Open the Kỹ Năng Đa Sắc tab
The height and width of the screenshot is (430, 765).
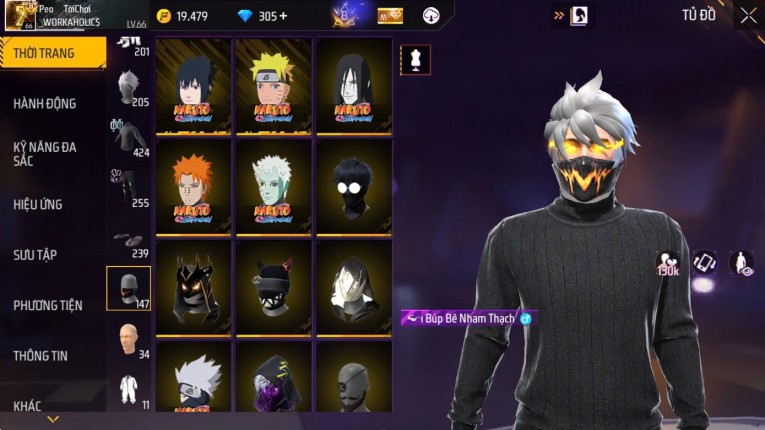(45, 153)
